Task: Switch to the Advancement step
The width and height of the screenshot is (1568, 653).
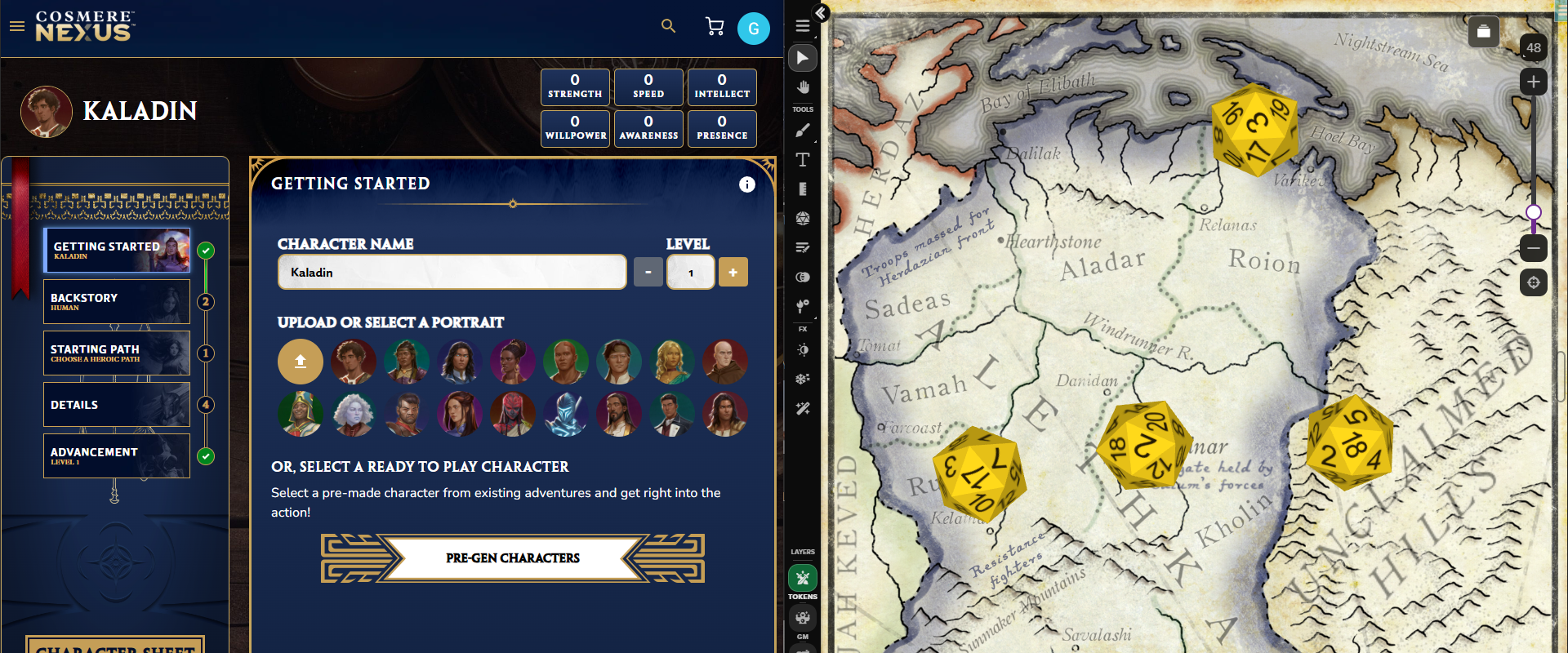Action: pyautogui.click(x=116, y=455)
